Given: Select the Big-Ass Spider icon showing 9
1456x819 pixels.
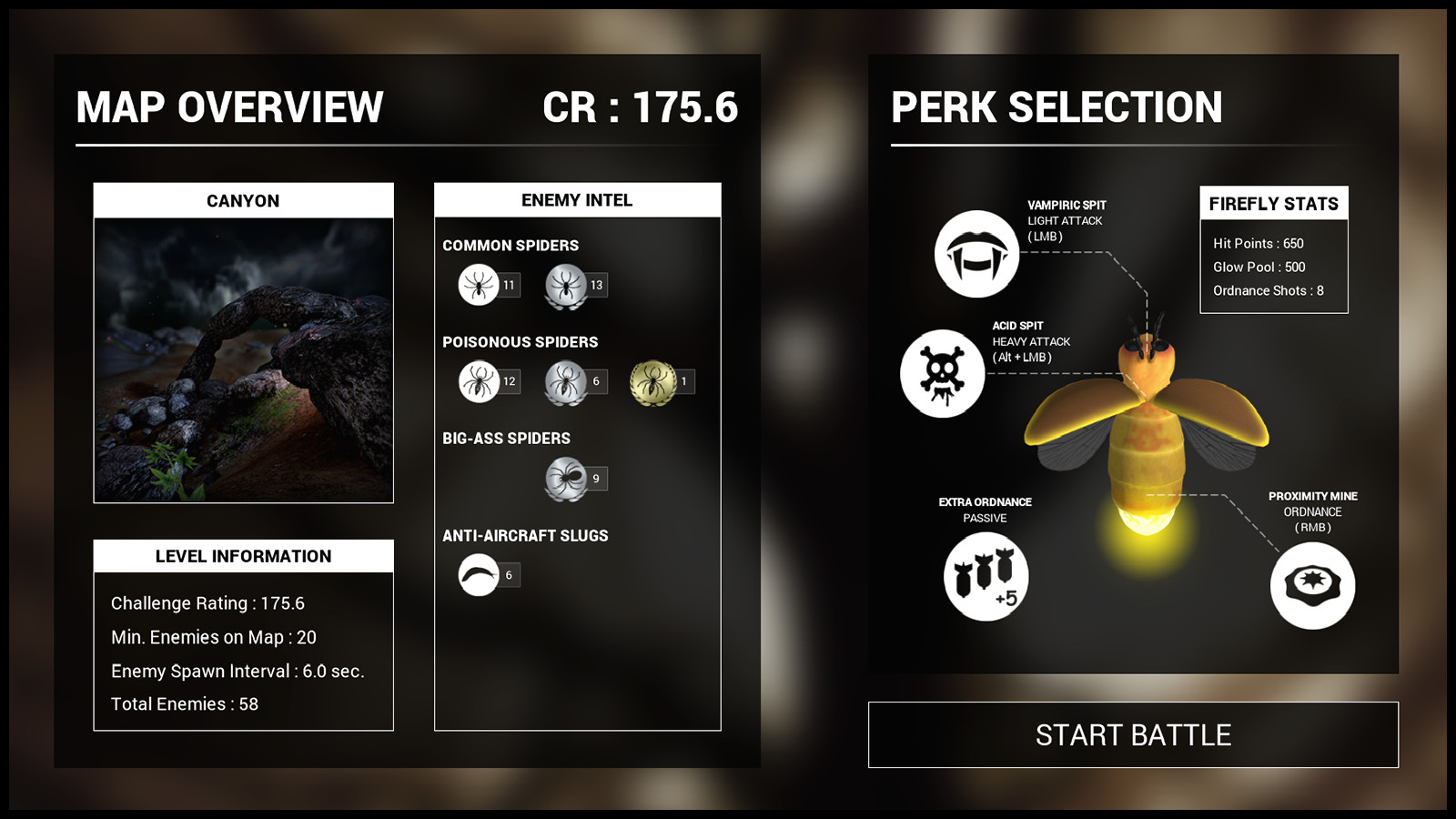Looking at the screenshot, I should click(568, 477).
